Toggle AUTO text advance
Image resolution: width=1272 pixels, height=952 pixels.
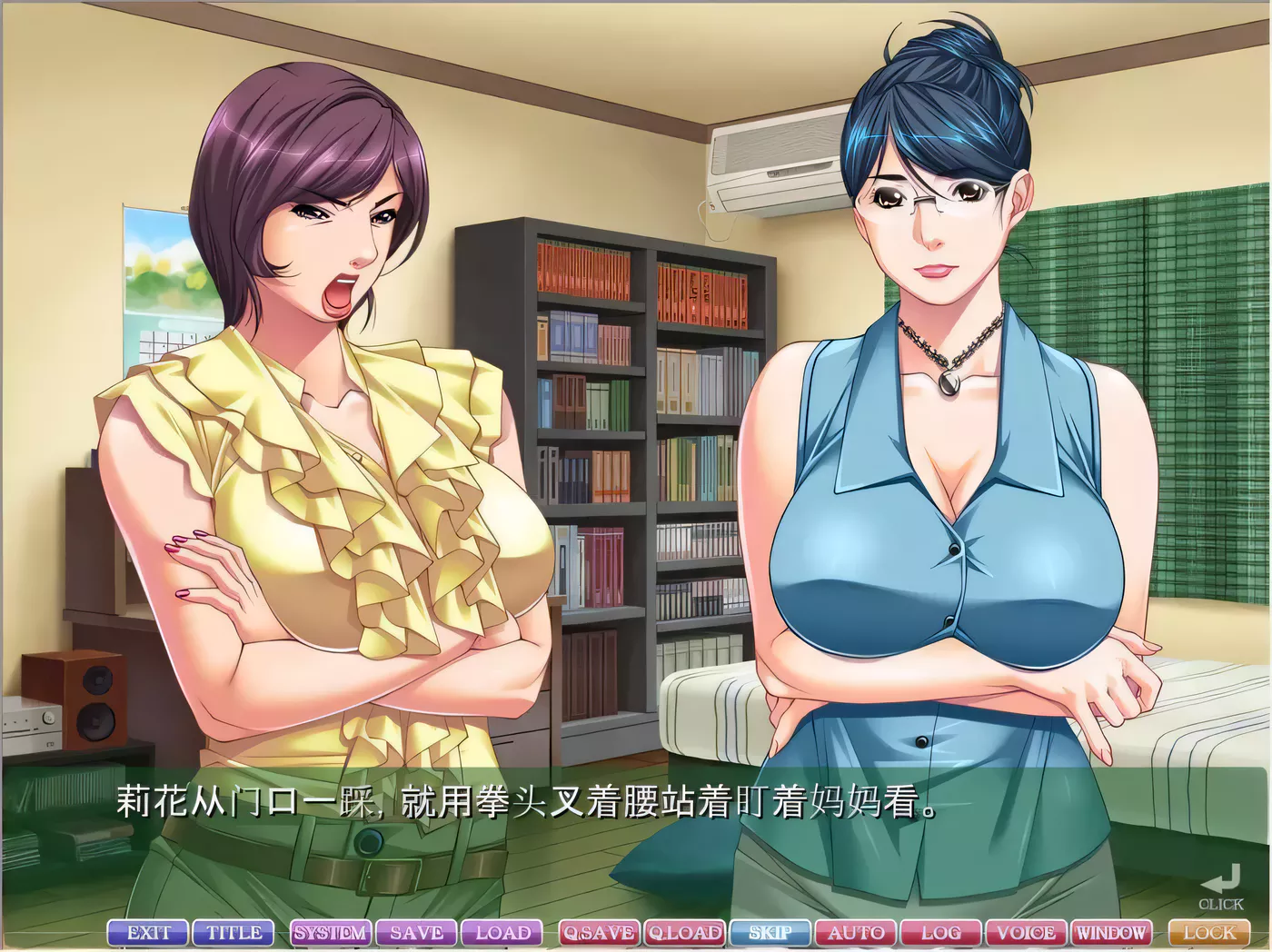coord(856,933)
